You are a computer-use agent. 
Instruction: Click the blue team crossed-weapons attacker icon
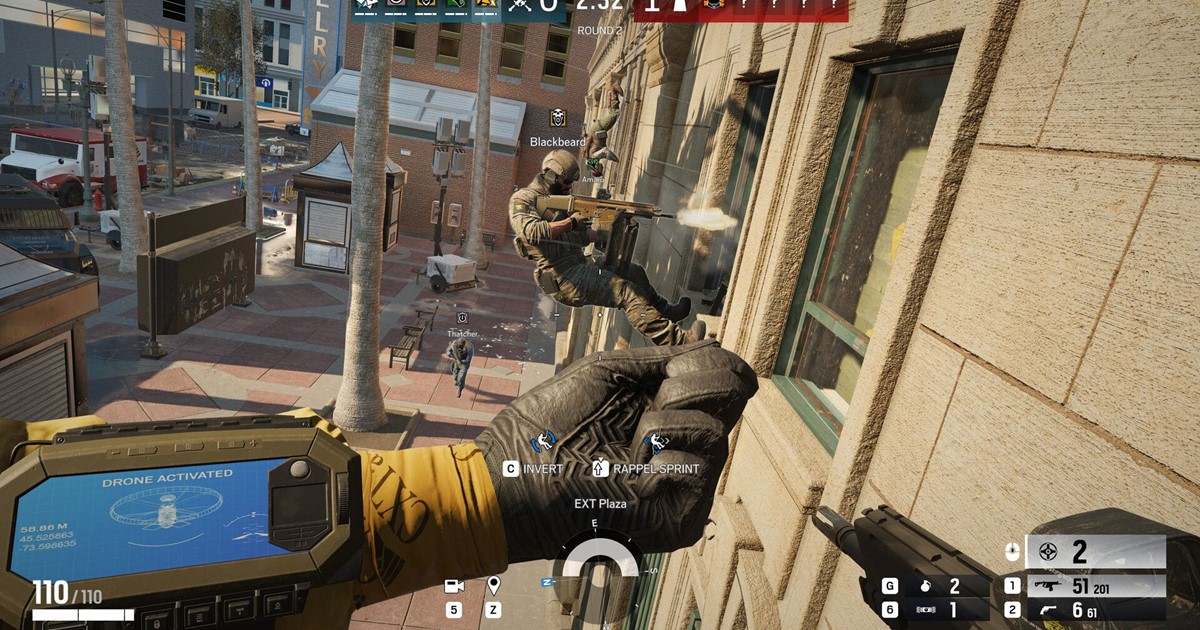(520, 5)
